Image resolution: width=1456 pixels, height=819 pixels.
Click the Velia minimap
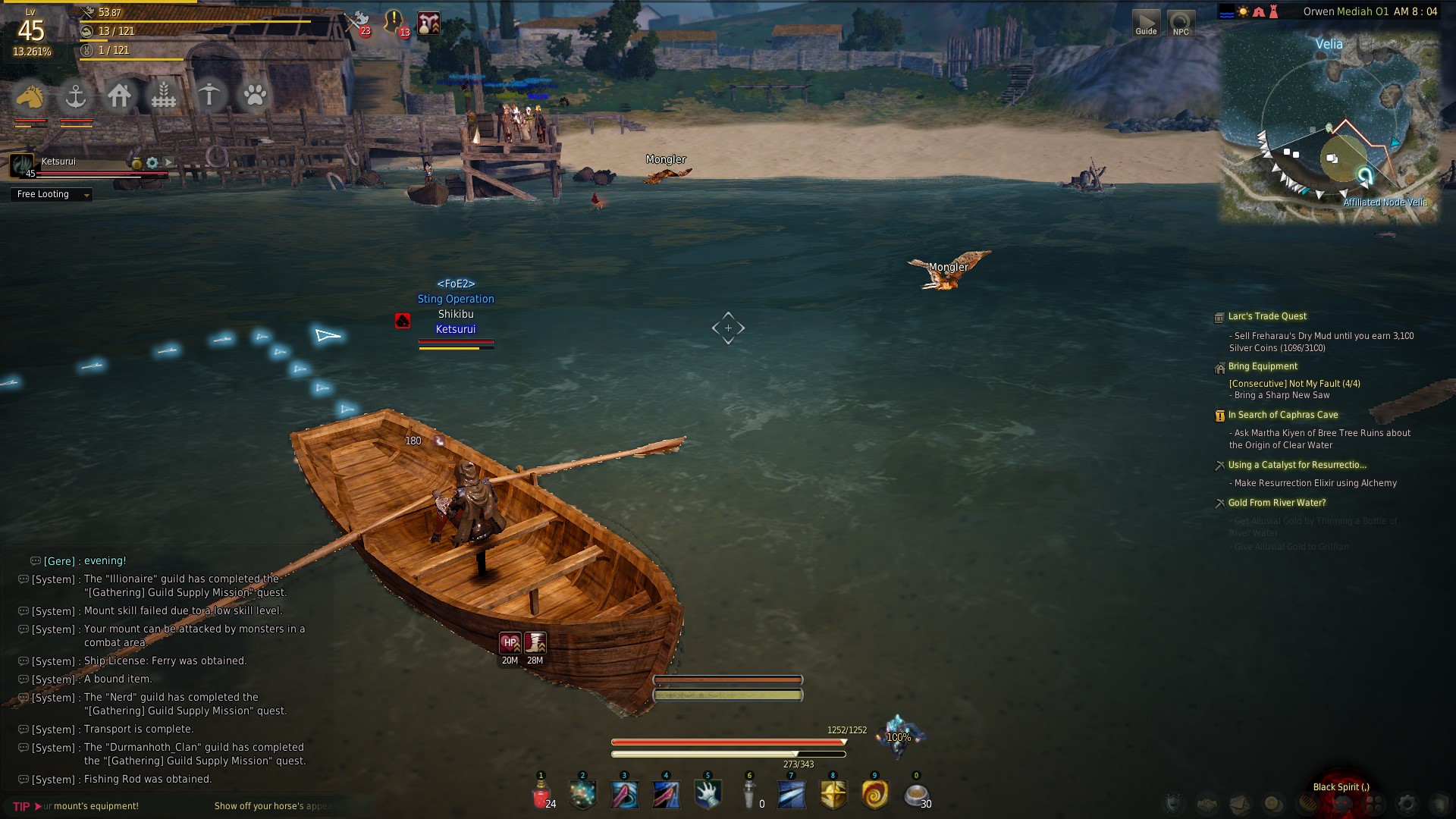click(1329, 129)
